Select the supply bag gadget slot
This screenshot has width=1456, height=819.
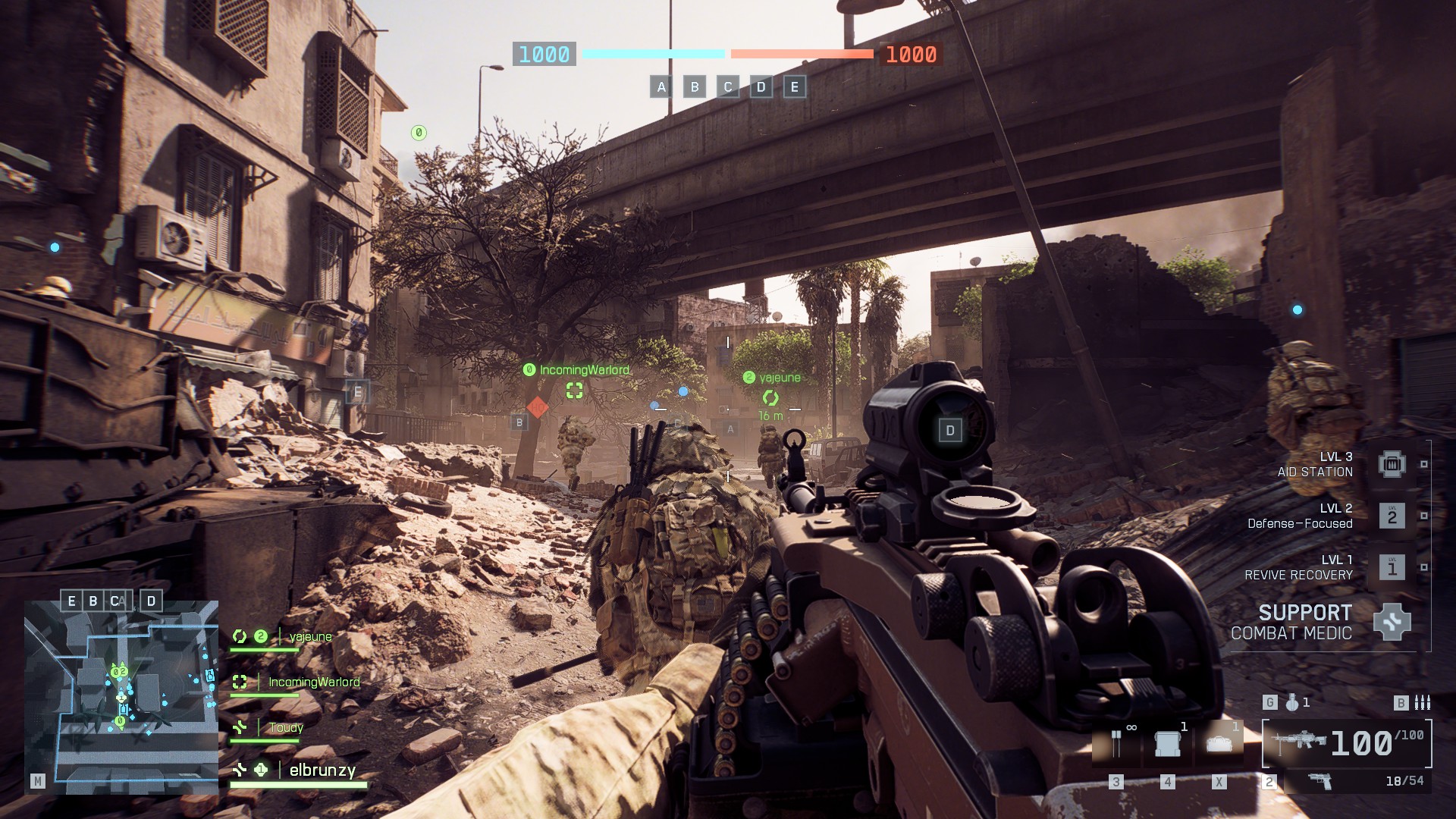point(1219,744)
